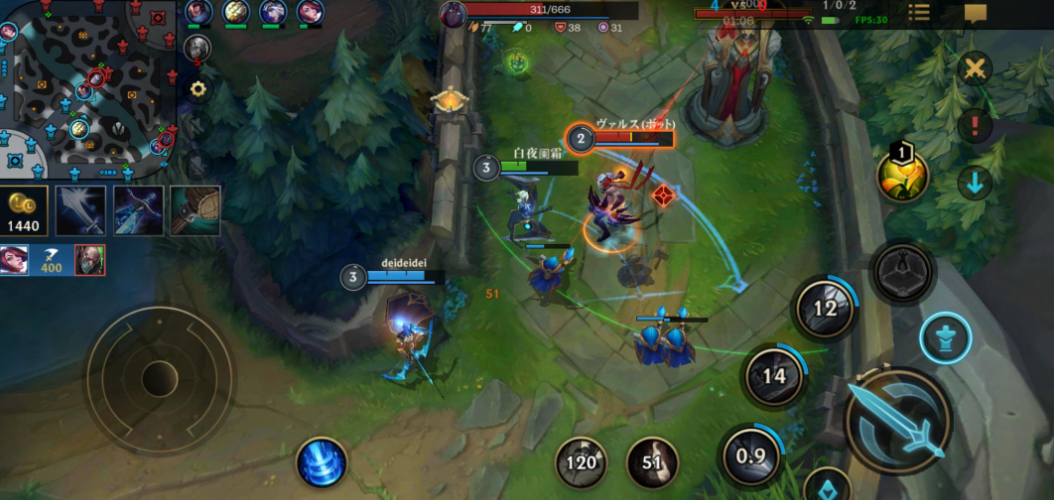Use the summoner spell showing 120
This screenshot has height=500, width=1054.
pyautogui.click(x=580, y=462)
